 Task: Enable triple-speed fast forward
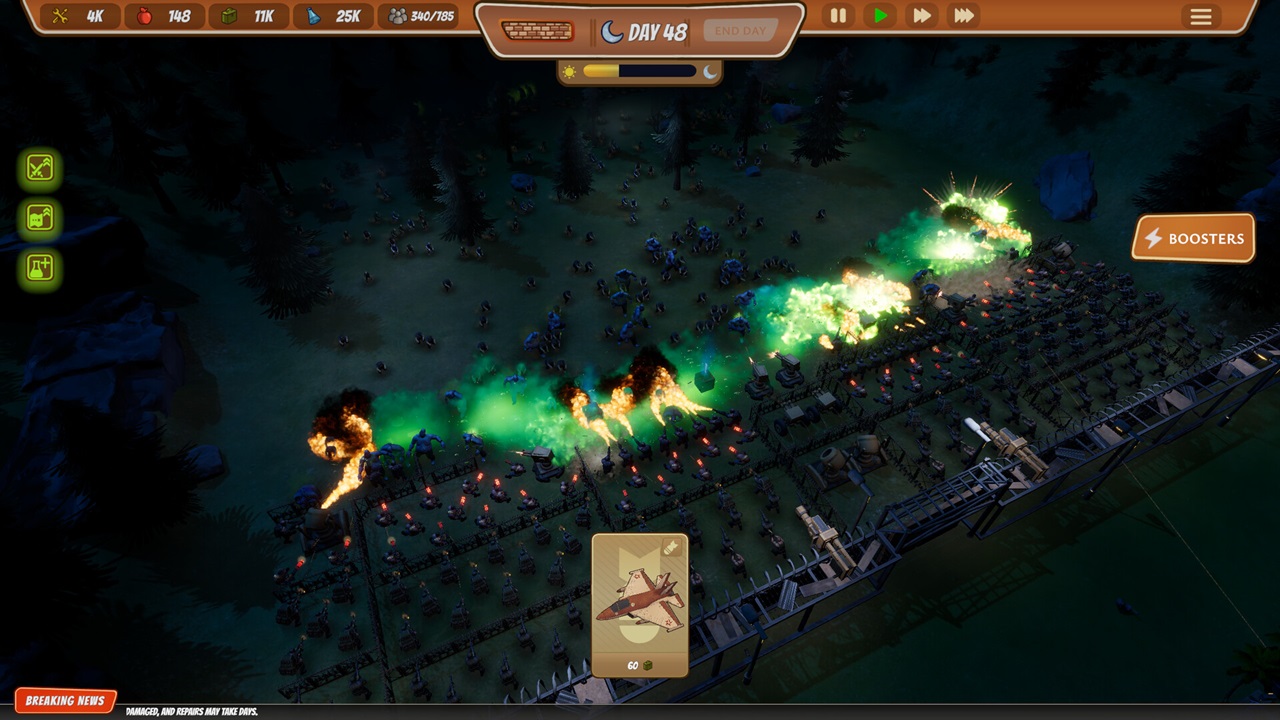963,16
